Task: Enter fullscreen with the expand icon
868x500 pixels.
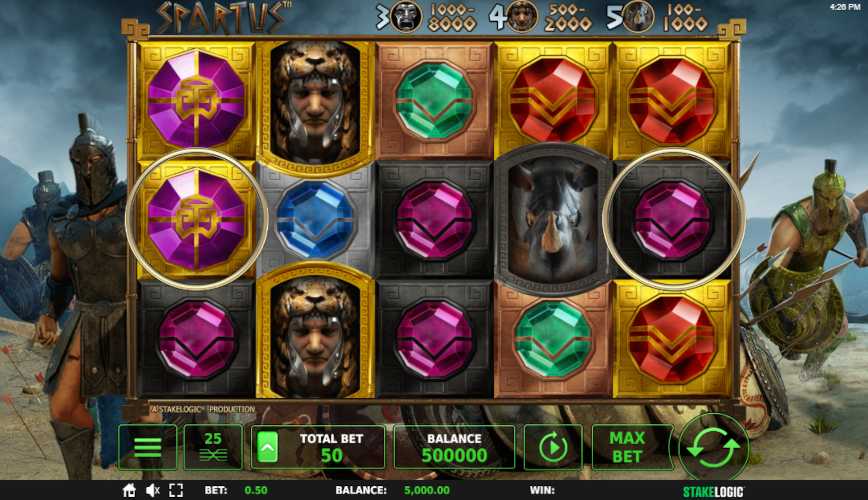Action: click(178, 491)
